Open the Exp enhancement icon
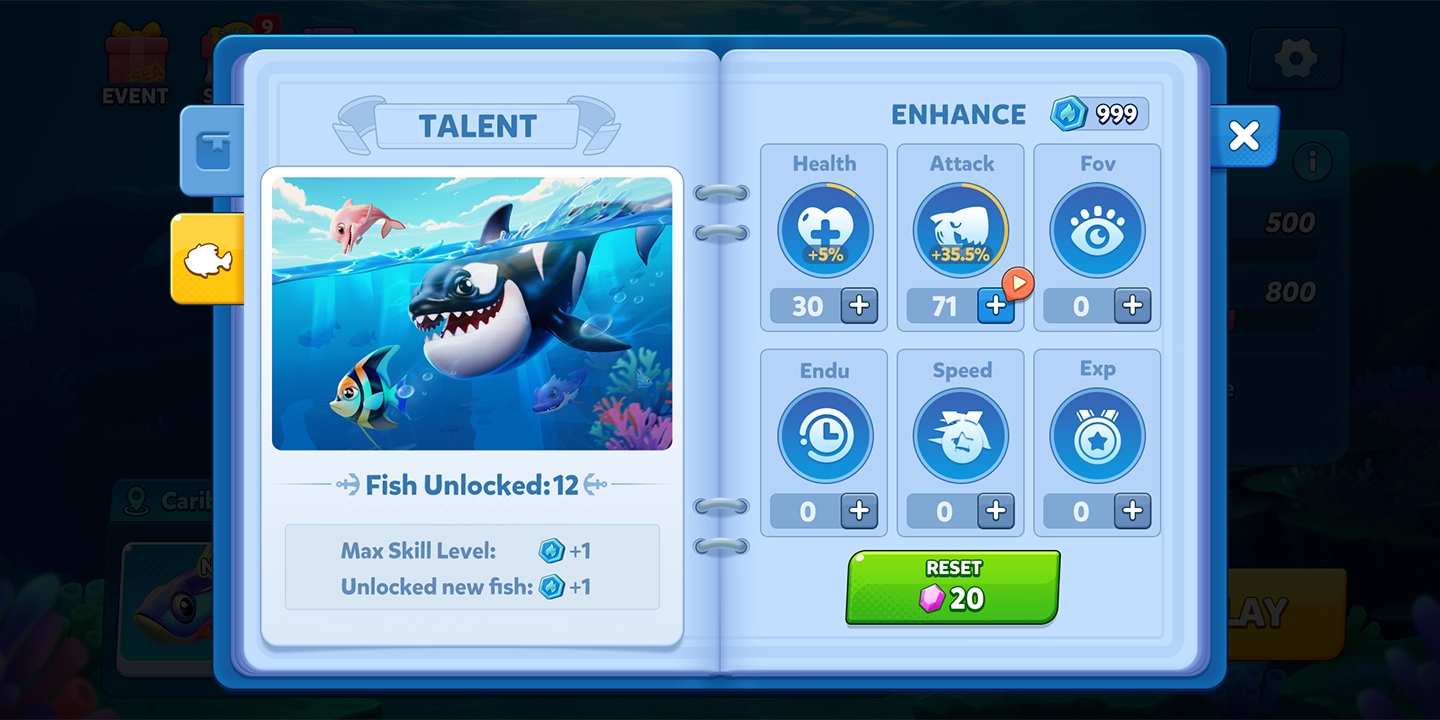 (1096, 434)
